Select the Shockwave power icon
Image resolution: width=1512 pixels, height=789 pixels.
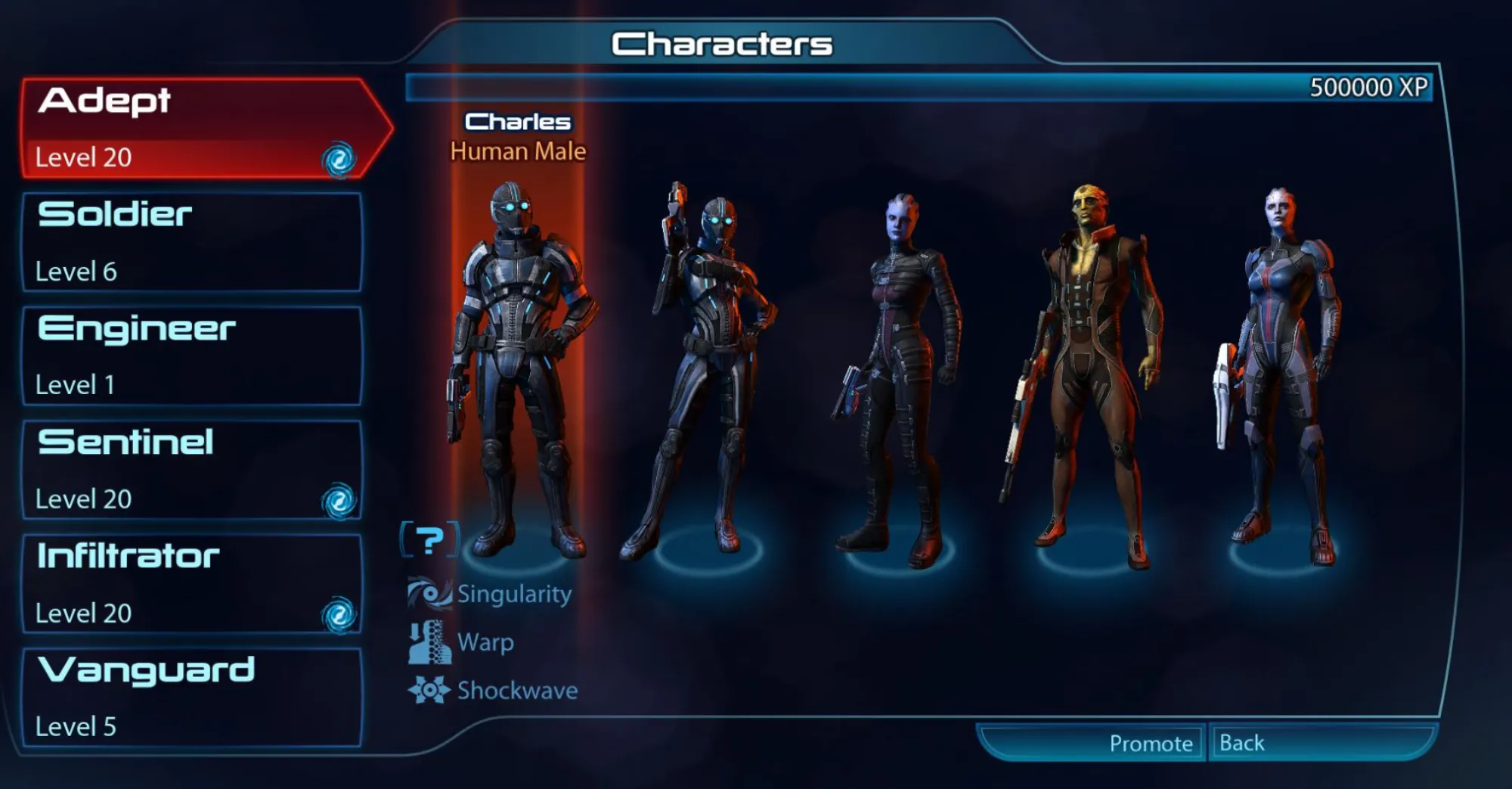point(429,689)
